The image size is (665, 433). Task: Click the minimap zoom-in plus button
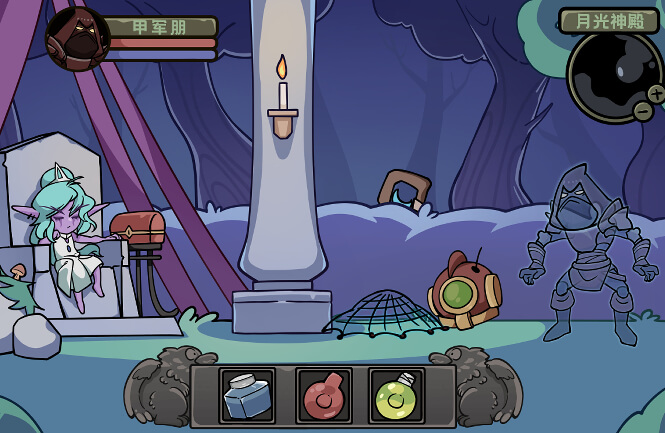click(657, 93)
